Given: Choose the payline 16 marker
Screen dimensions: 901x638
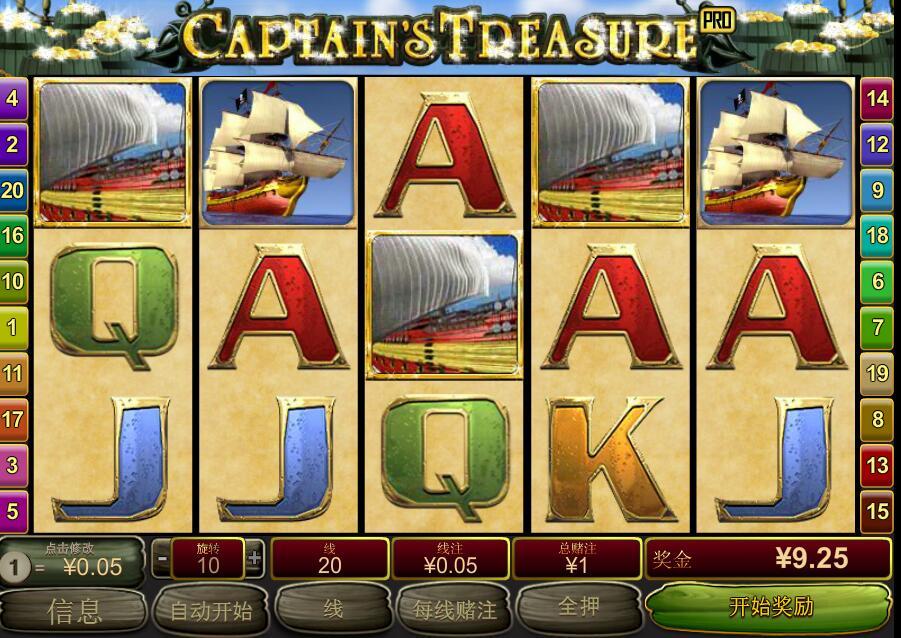Looking at the screenshot, I should point(13,236).
